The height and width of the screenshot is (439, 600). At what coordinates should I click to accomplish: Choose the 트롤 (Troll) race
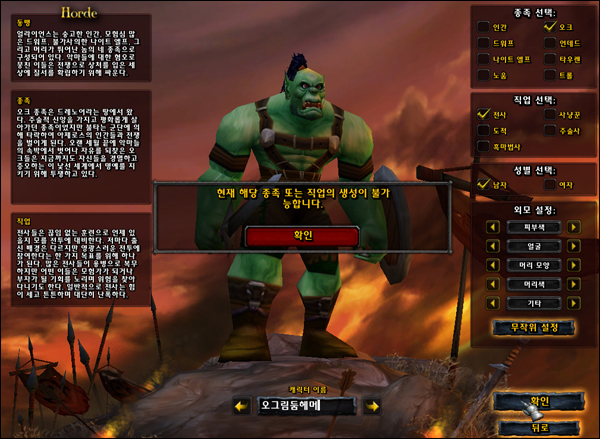(x=550, y=76)
